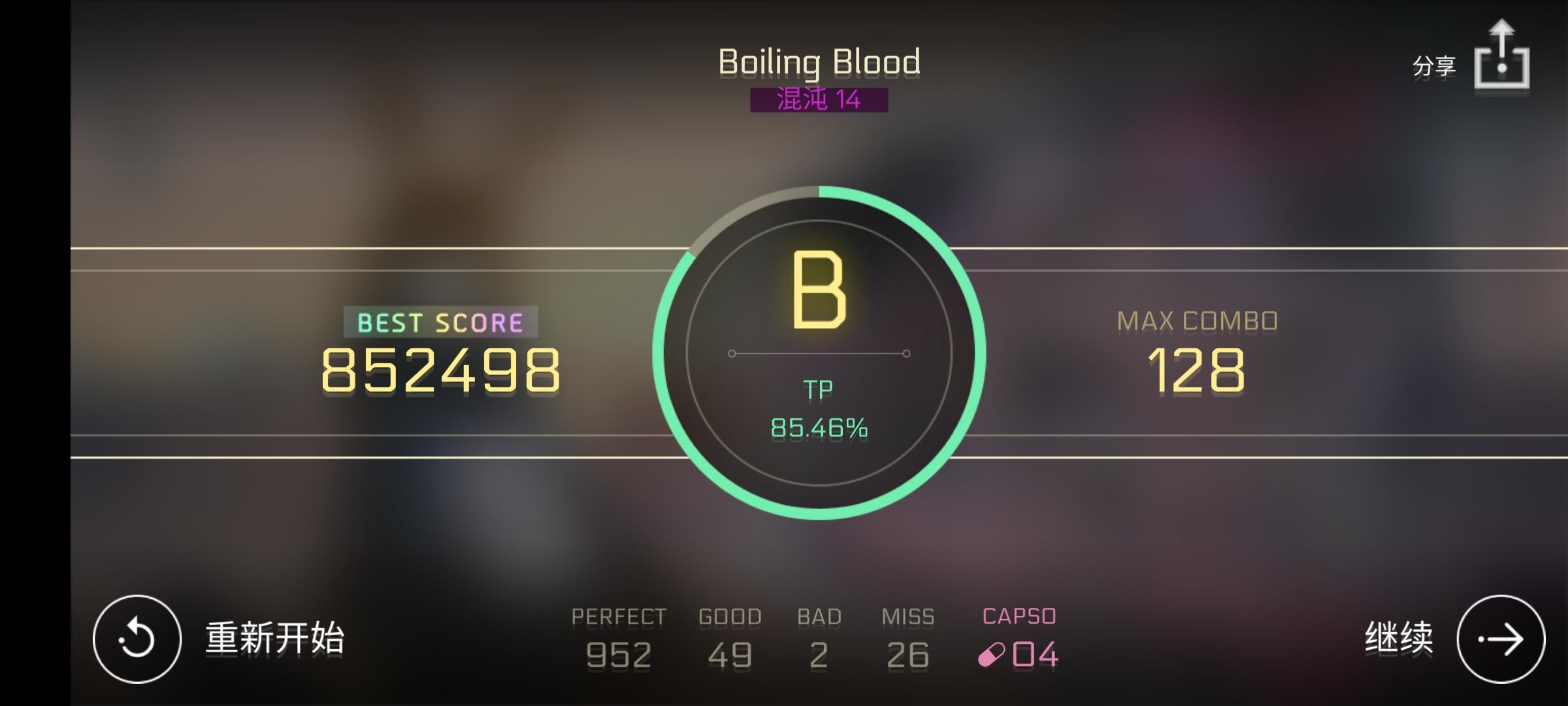Expand the song title Boiling Blood
Image resolution: width=1568 pixels, height=706 pixels.
(x=819, y=61)
